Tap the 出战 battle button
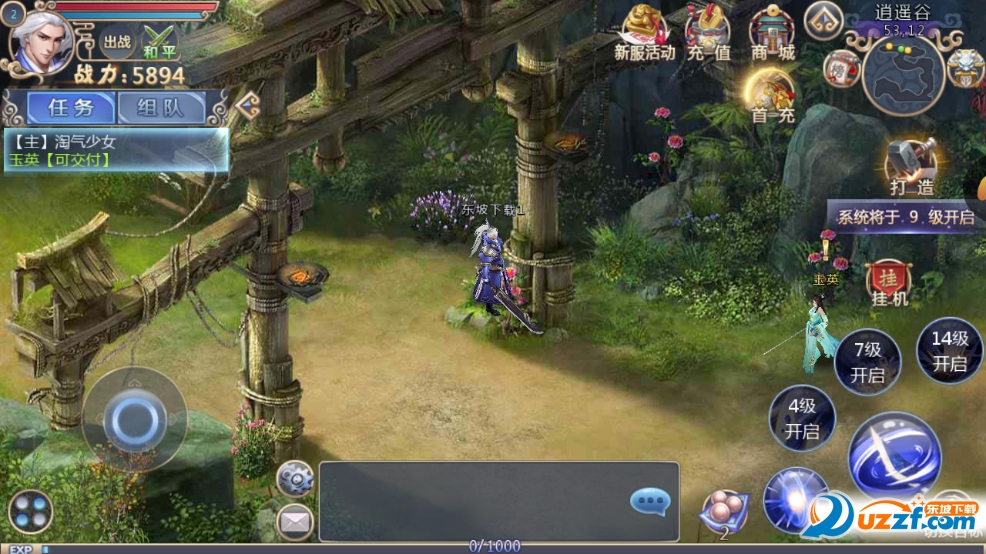 coord(117,42)
